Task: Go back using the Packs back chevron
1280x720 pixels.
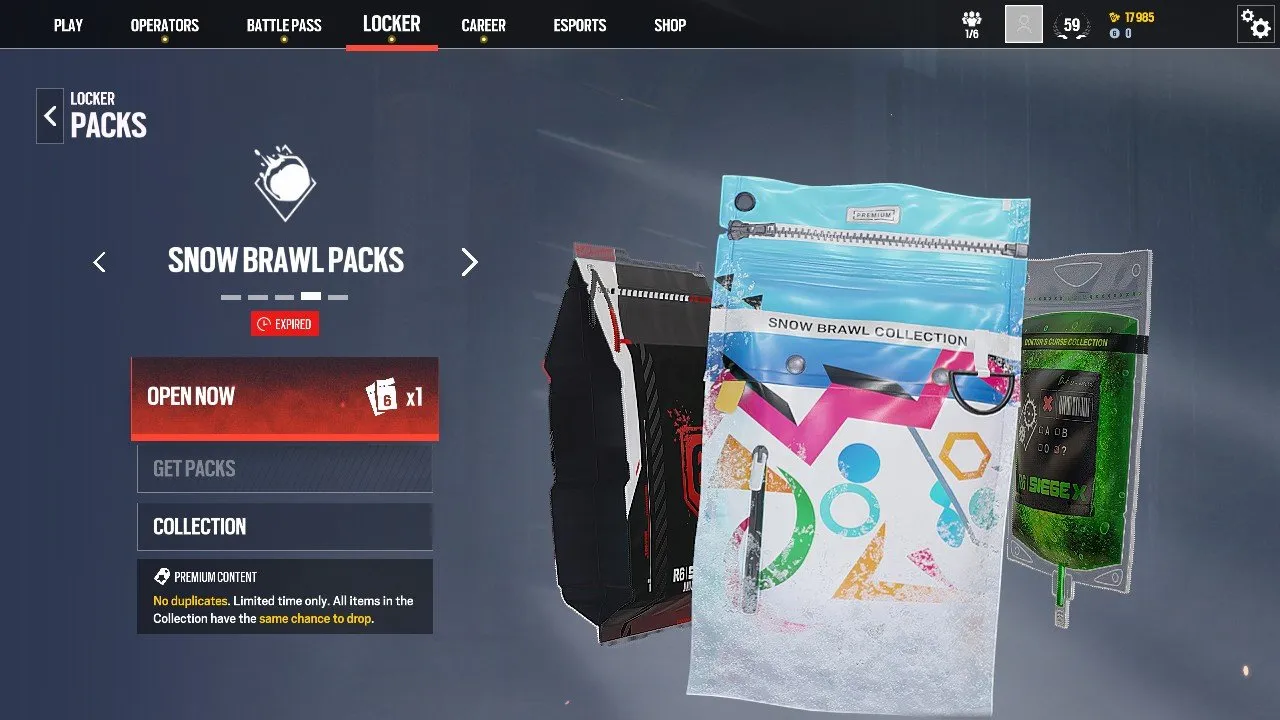Action: pos(49,115)
